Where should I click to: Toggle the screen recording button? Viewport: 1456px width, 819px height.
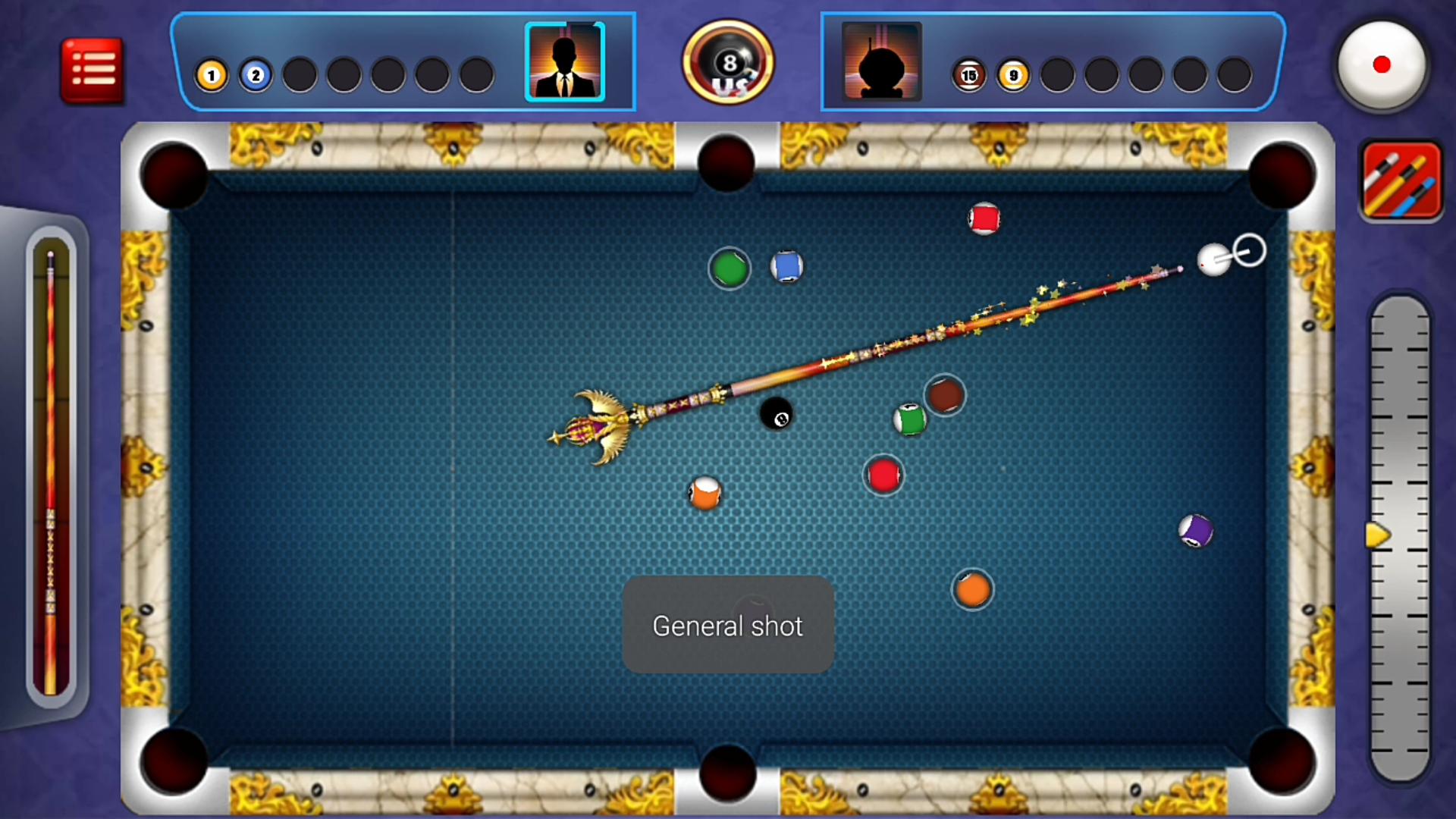pyautogui.click(x=1382, y=66)
